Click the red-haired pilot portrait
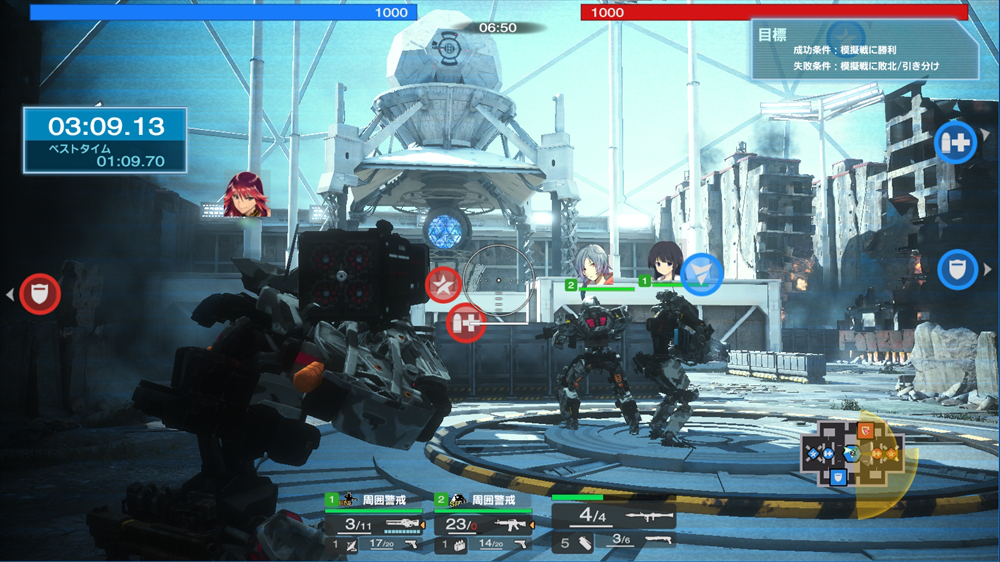The image size is (1000, 562). click(246, 195)
